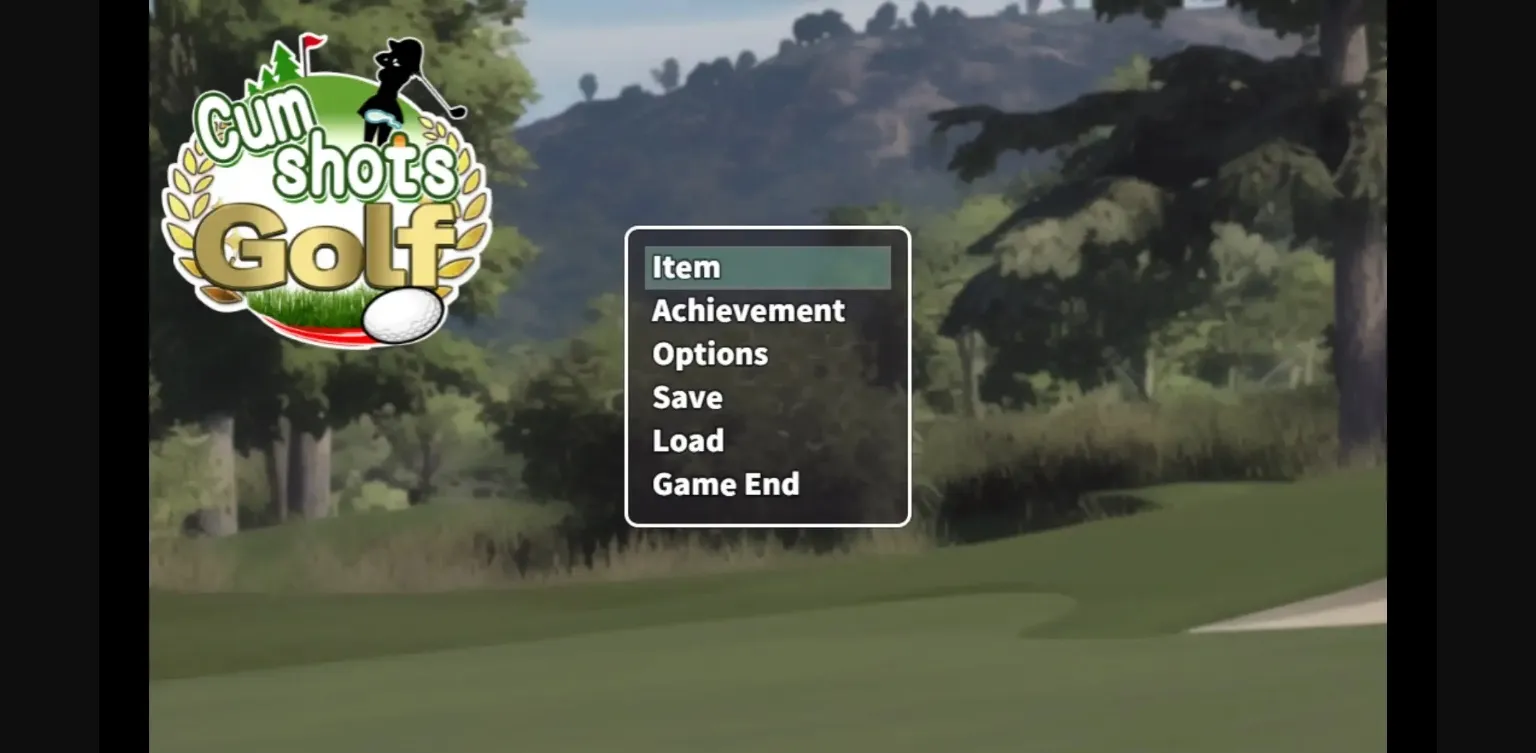Choose "Load" to load a saved game
The image size is (1536, 753).
click(688, 440)
